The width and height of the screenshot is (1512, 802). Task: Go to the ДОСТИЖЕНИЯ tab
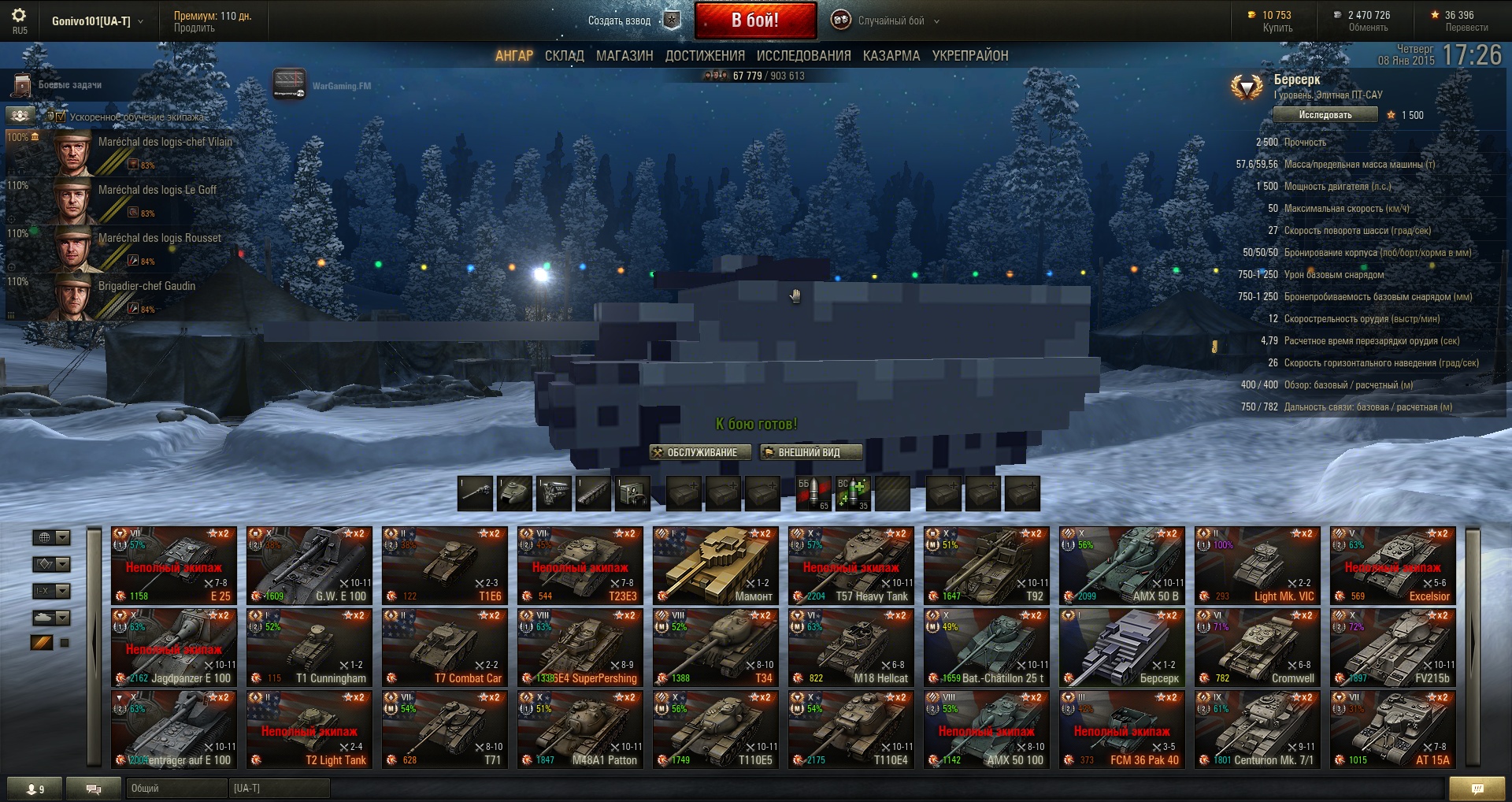point(705,56)
